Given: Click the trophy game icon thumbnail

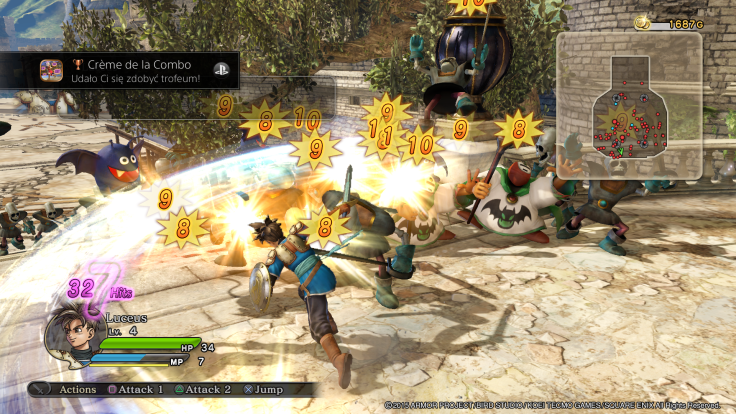Looking at the screenshot, I should 50,71.
